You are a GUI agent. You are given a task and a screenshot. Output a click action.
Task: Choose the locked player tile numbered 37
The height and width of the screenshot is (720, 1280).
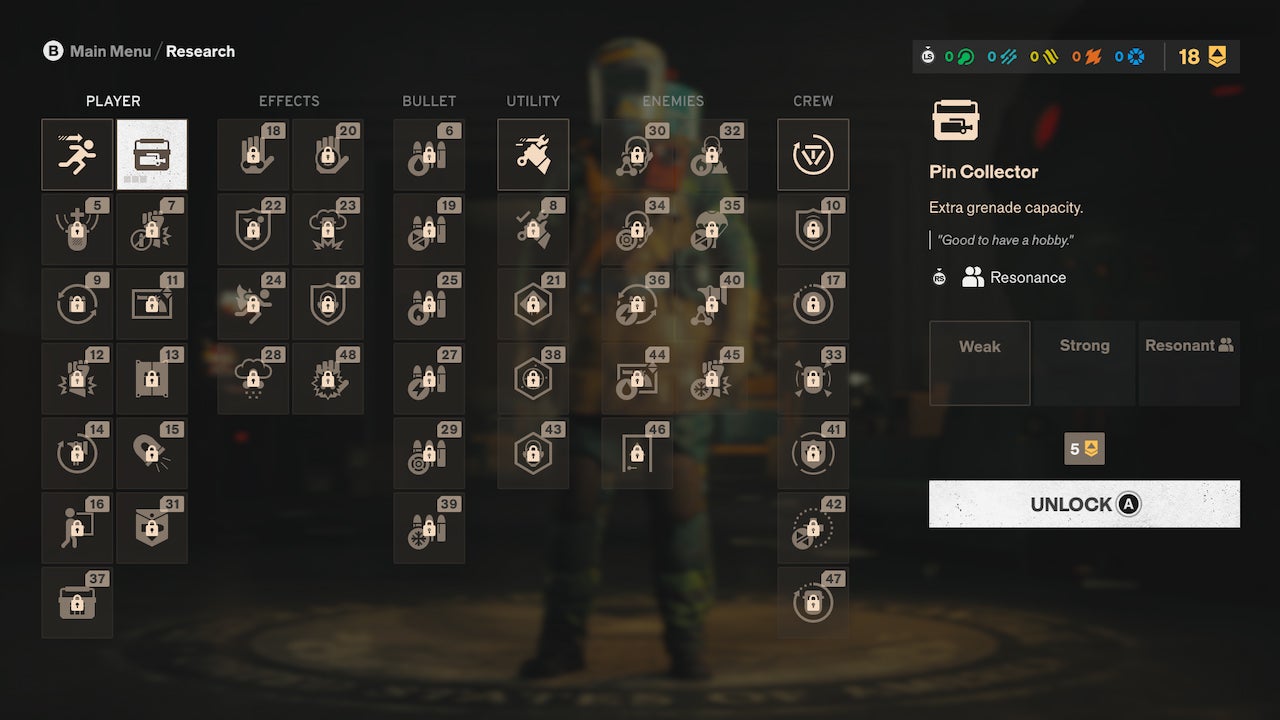(77, 603)
